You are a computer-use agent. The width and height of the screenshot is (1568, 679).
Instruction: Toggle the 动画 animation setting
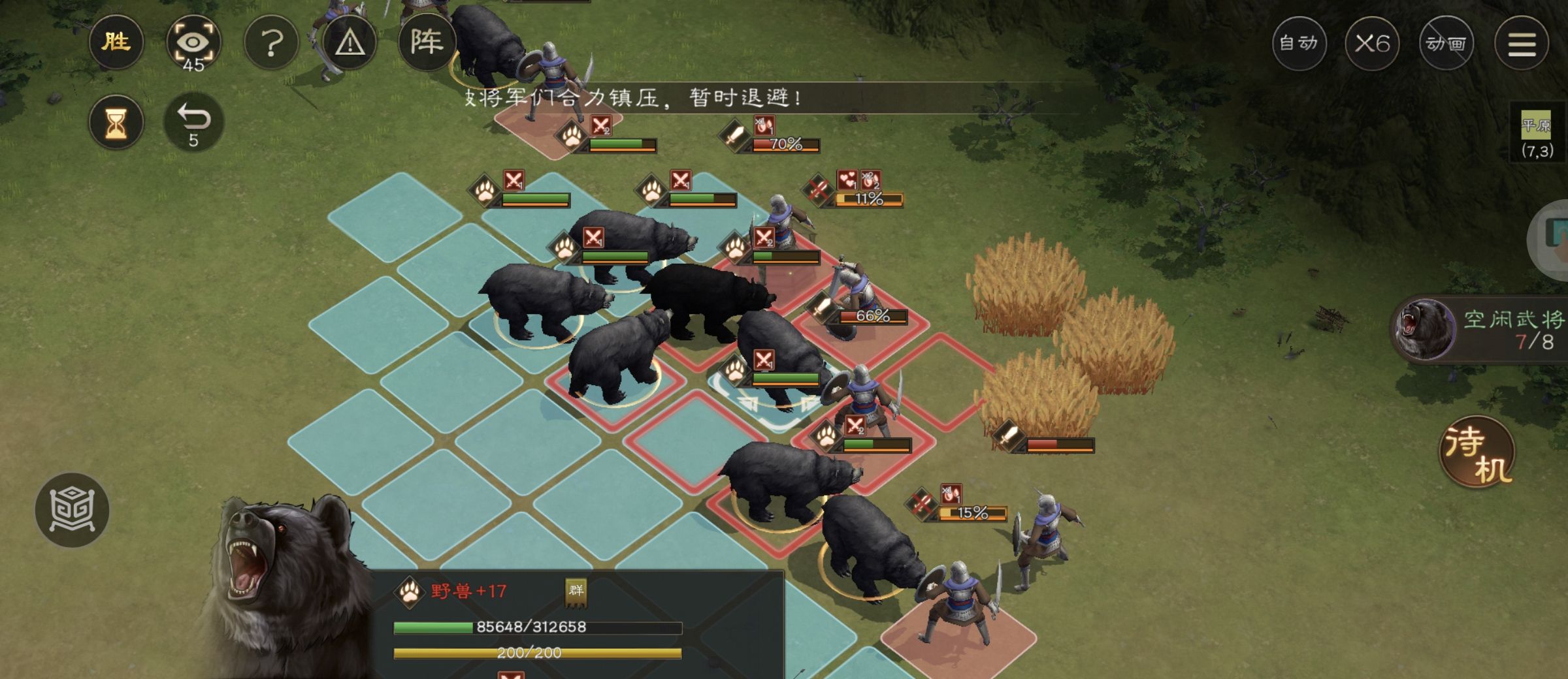(x=1446, y=44)
